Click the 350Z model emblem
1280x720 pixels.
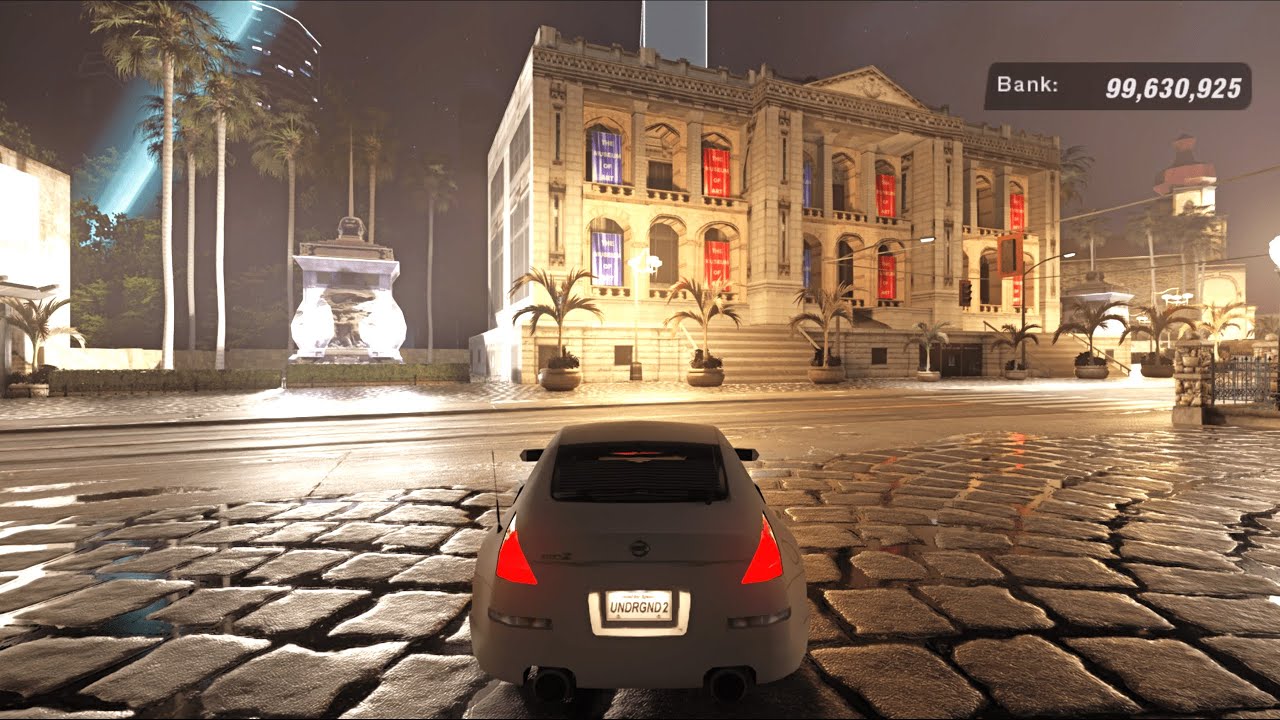(x=558, y=555)
